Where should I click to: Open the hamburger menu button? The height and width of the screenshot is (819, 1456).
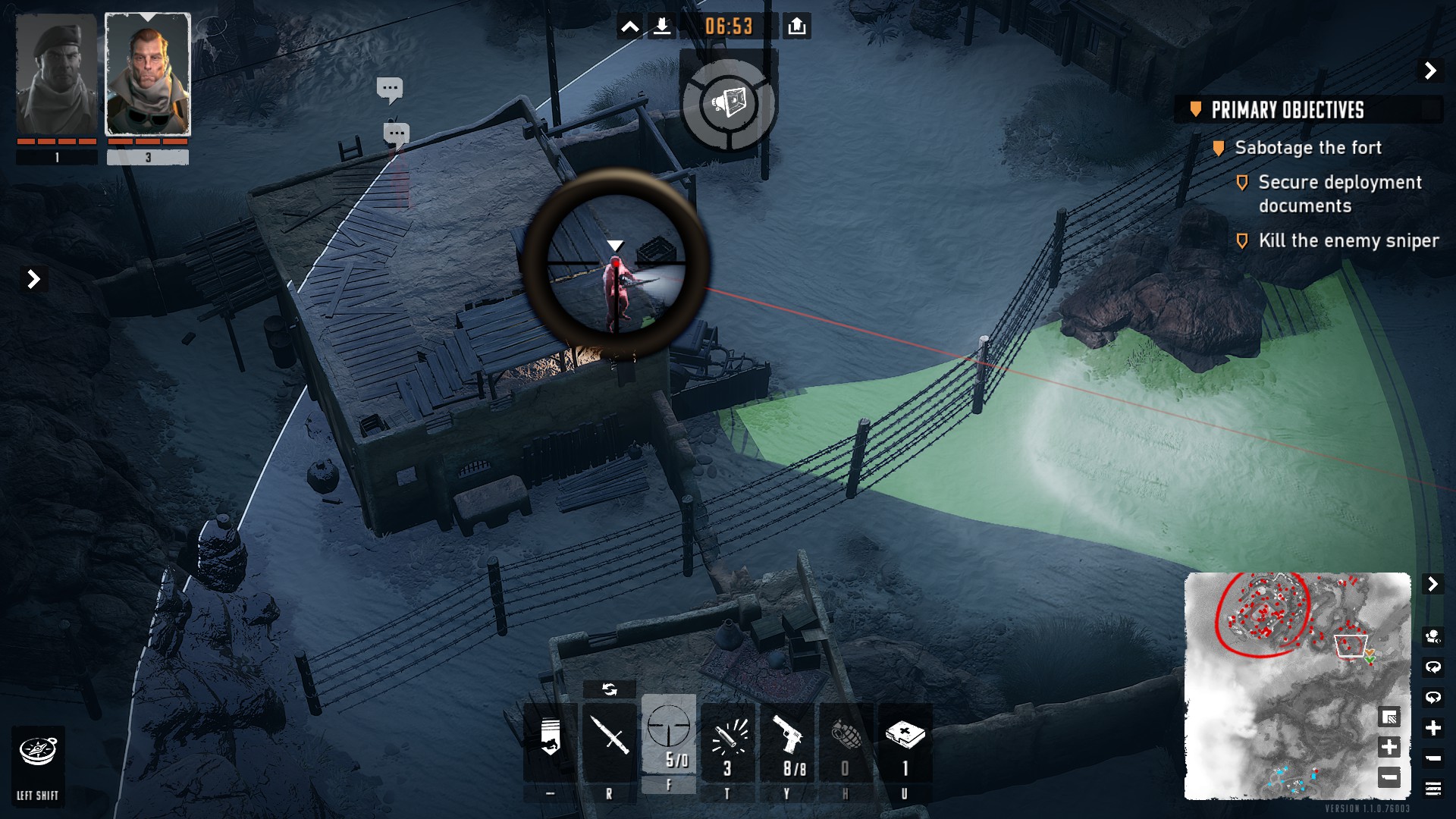1432,789
